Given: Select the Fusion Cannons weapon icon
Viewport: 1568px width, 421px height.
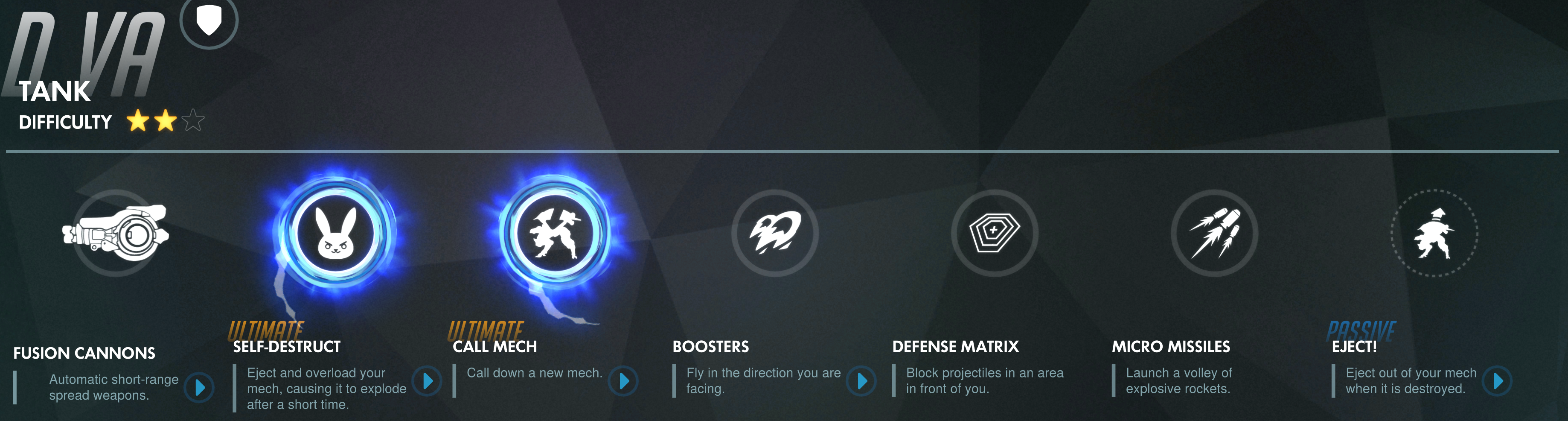Looking at the screenshot, I should click(115, 234).
